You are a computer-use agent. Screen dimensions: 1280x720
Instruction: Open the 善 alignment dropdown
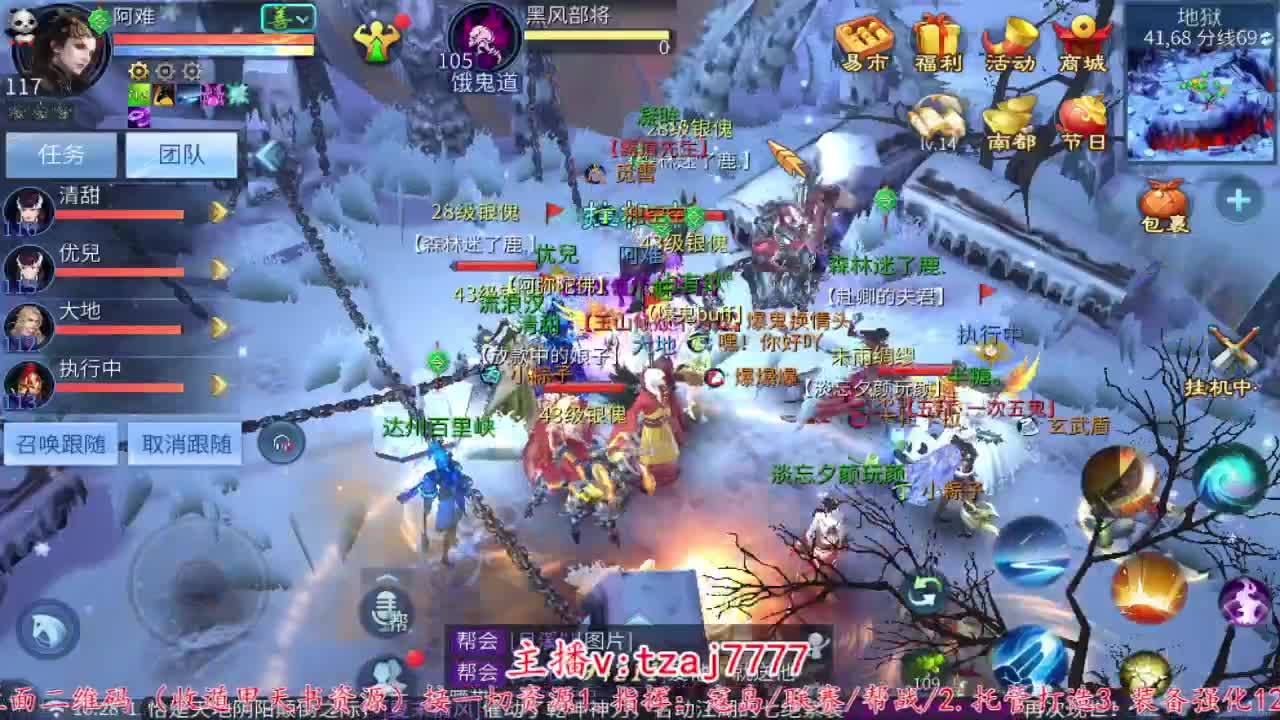289,17
